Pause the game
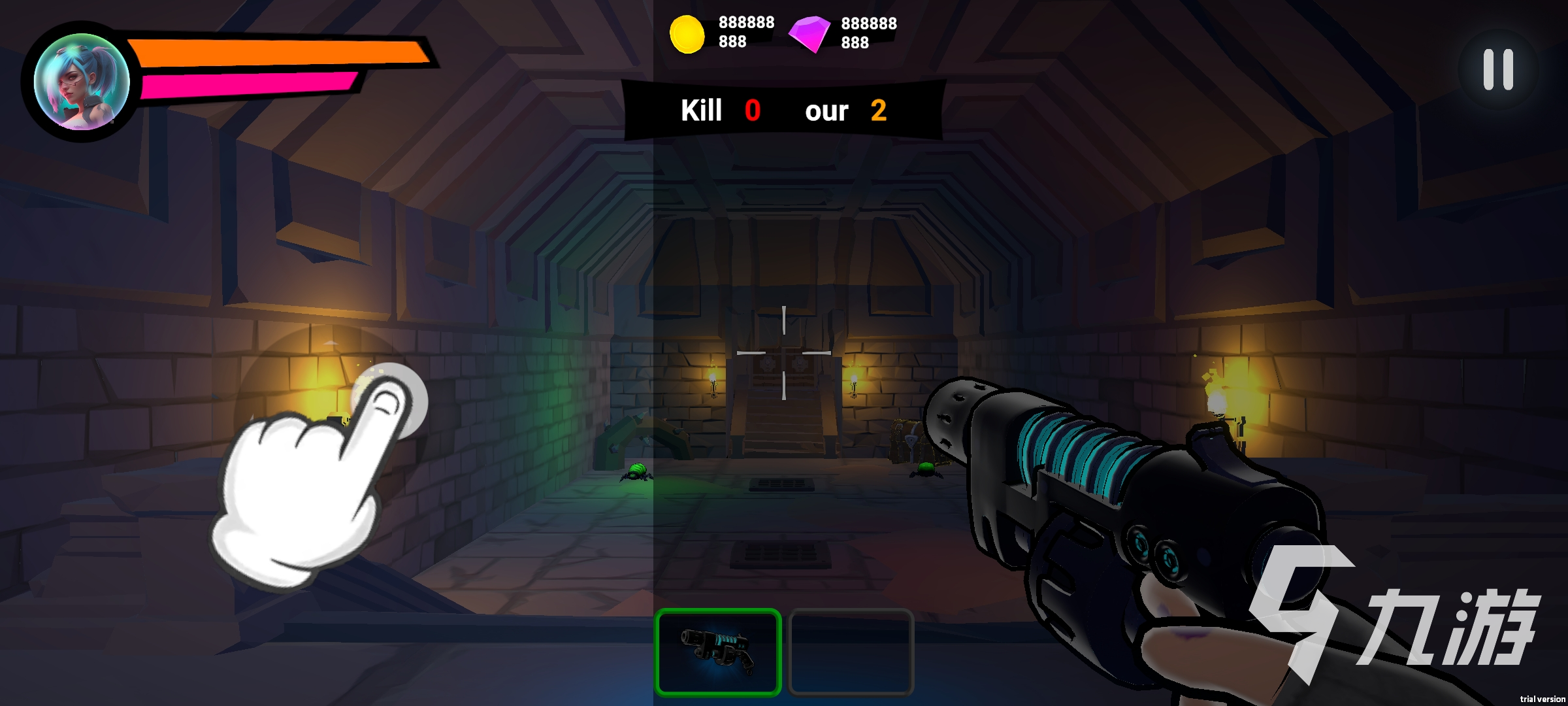1568x706 pixels. (1498, 70)
